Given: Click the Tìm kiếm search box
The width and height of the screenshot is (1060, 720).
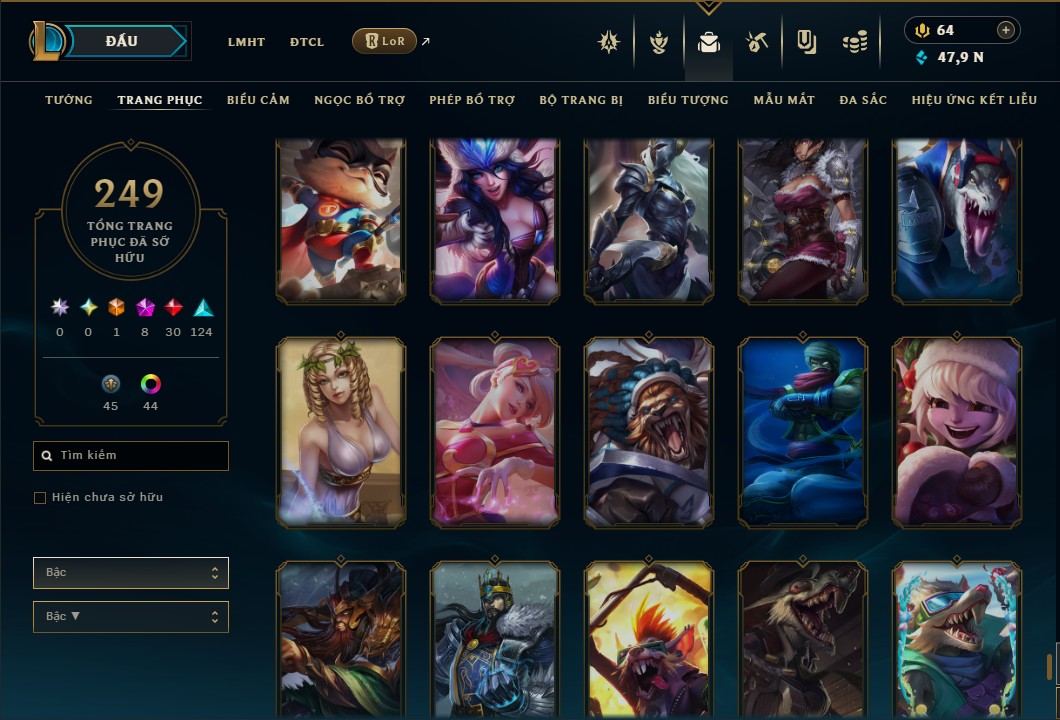Looking at the screenshot, I should click(x=131, y=456).
